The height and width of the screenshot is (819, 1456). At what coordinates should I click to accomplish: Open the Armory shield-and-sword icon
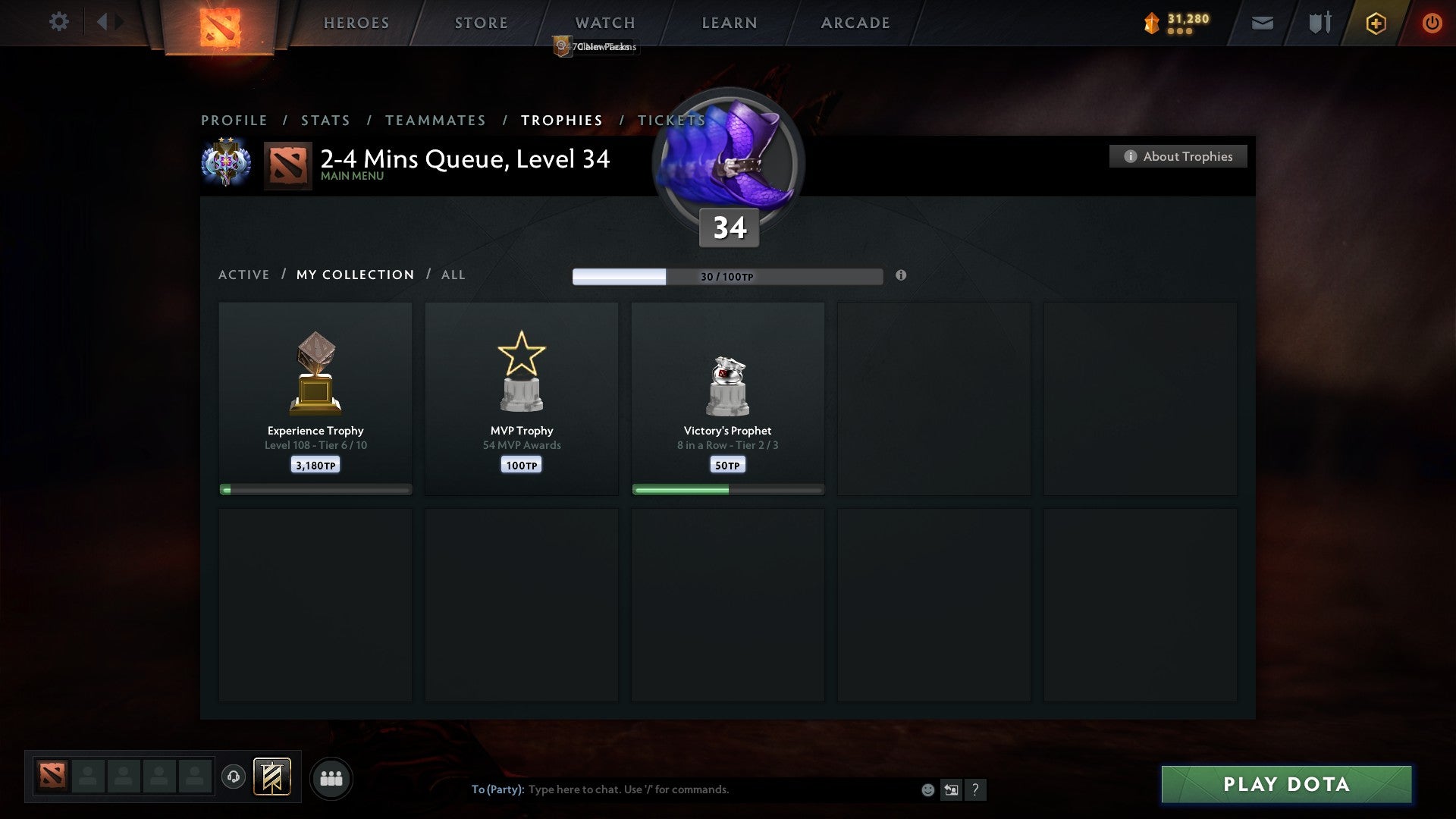(x=1319, y=23)
